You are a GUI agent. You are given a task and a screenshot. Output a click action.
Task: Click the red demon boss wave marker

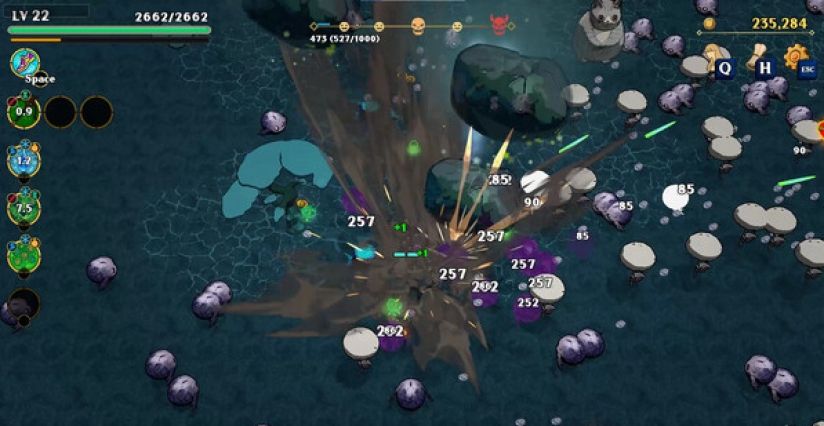coord(499,26)
